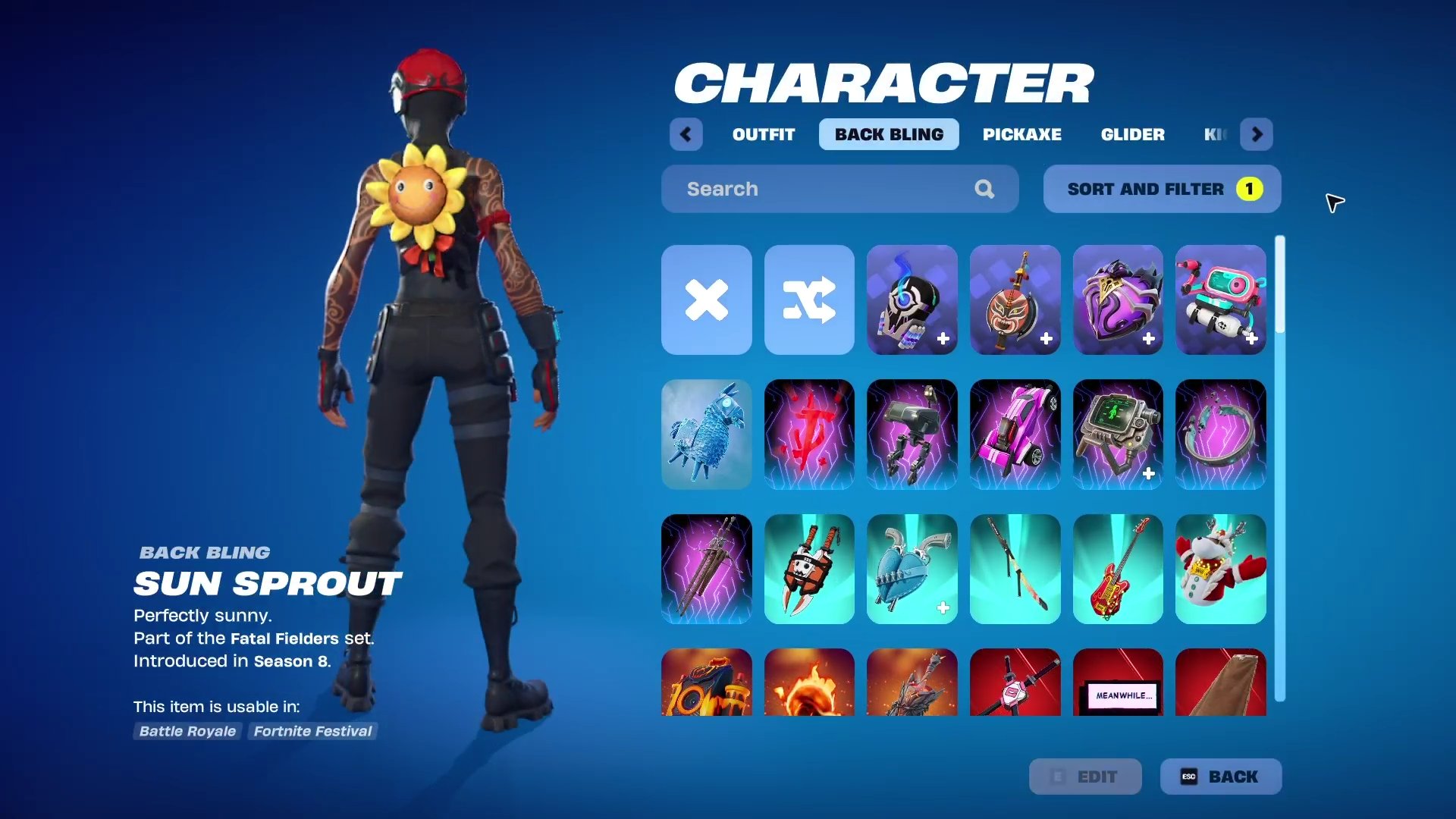Select the MEANWHILE... screen back bling
The image size is (1456, 819).
tap(1118, 686)
